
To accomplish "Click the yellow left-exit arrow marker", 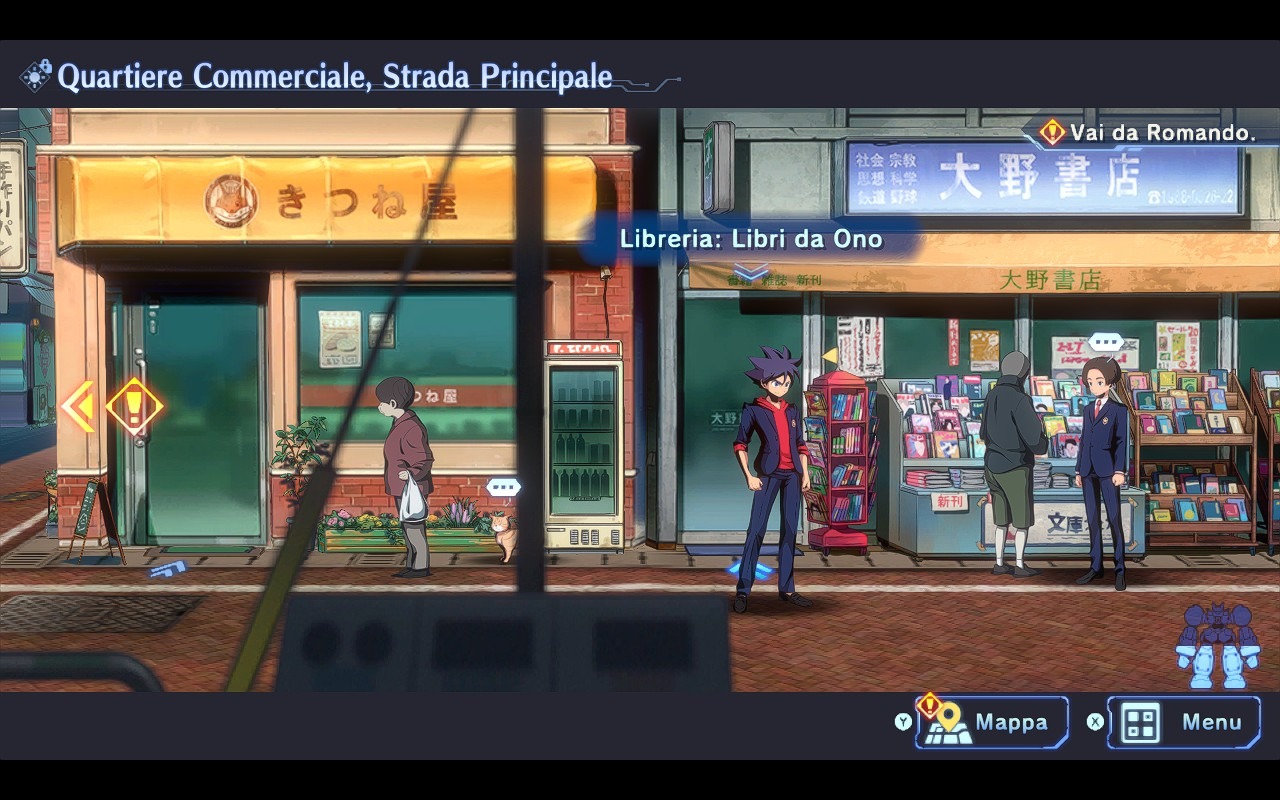I will click(x=78, y=406).
